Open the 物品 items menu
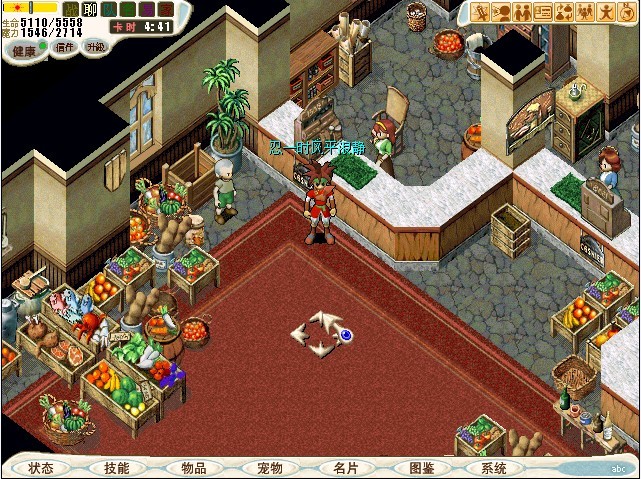The height and width of the screenshot is (479, 641). pyautogui.click(x=193, y=467)
